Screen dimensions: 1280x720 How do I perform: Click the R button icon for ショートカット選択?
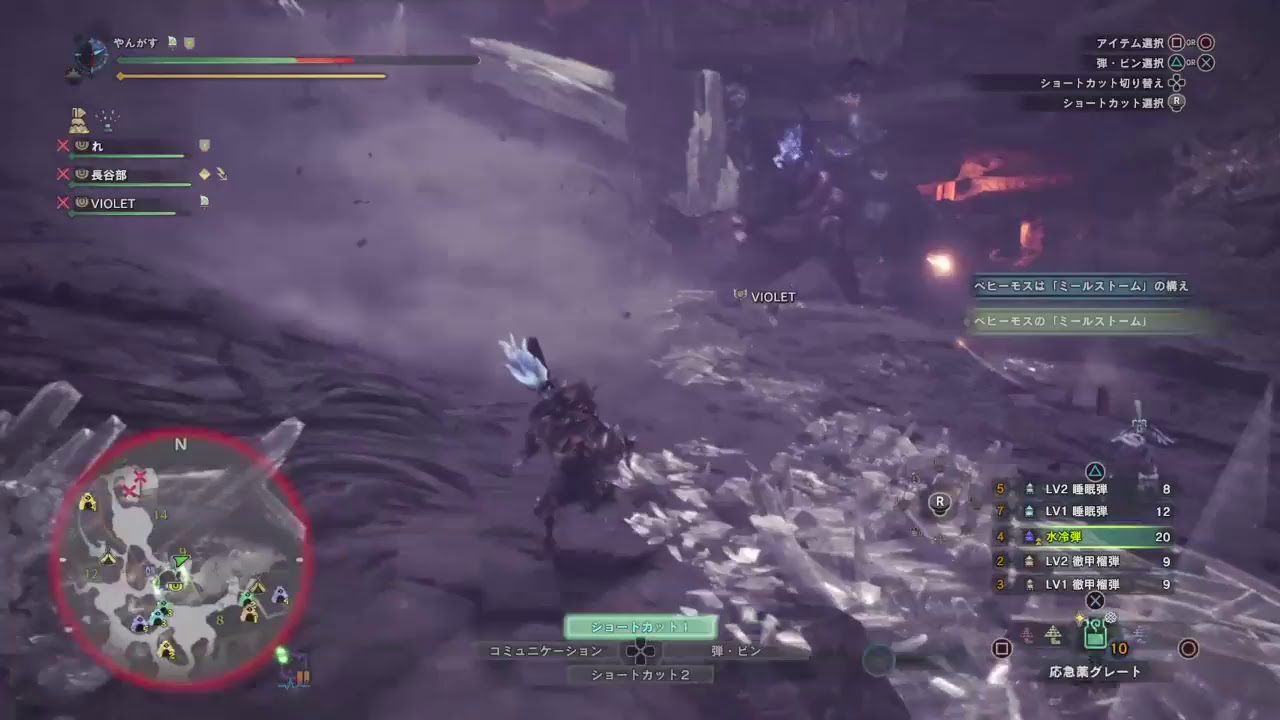click(x=1176, y=103)
